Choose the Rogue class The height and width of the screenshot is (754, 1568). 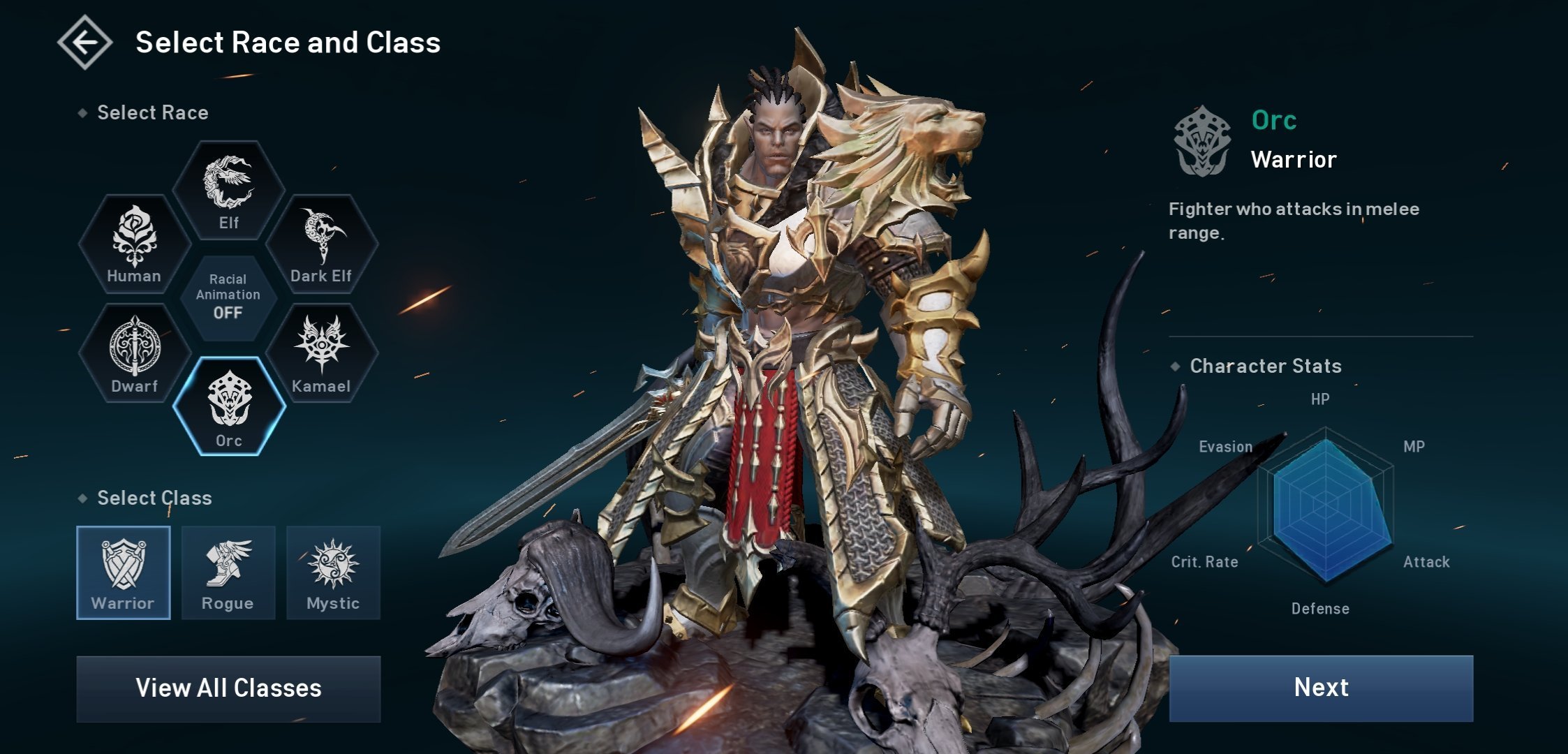tap(228, 572)
